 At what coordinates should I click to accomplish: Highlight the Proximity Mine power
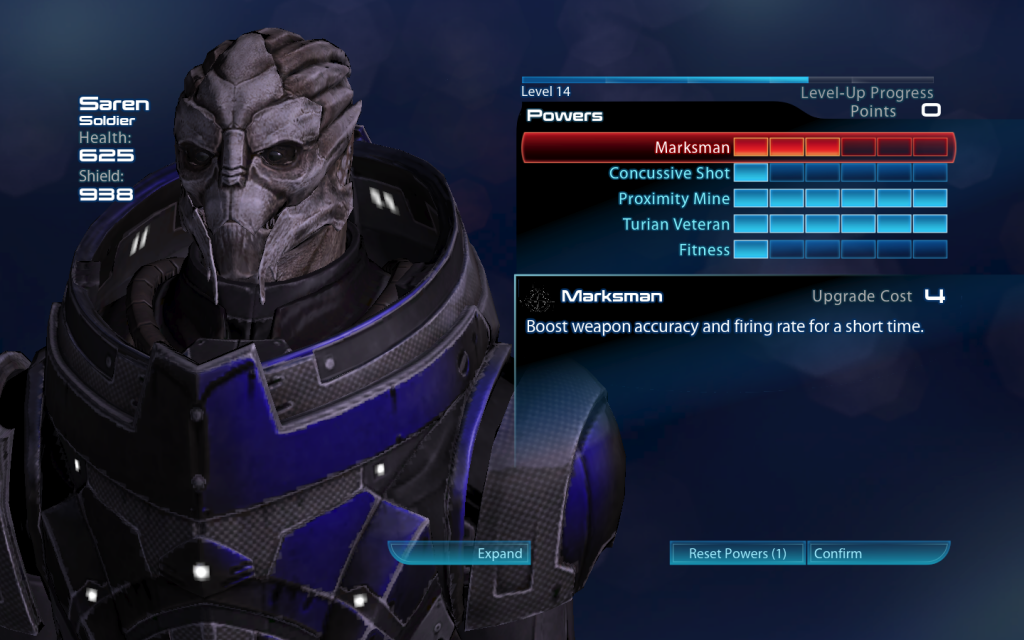click(674, 199)
